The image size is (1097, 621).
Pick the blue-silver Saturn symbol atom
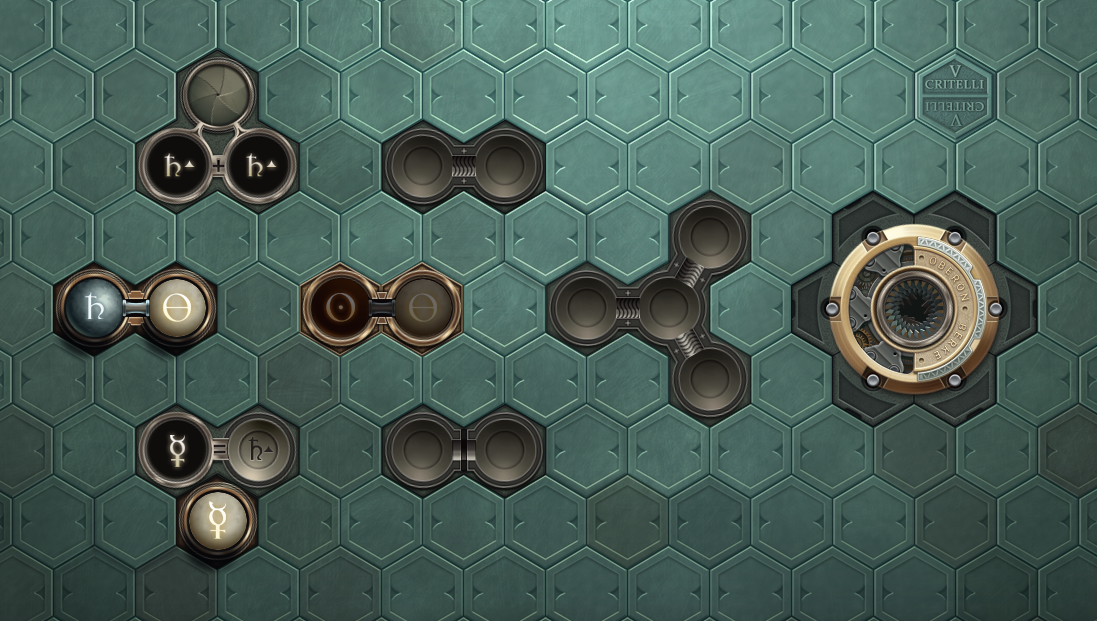click(x=96, y=307)
